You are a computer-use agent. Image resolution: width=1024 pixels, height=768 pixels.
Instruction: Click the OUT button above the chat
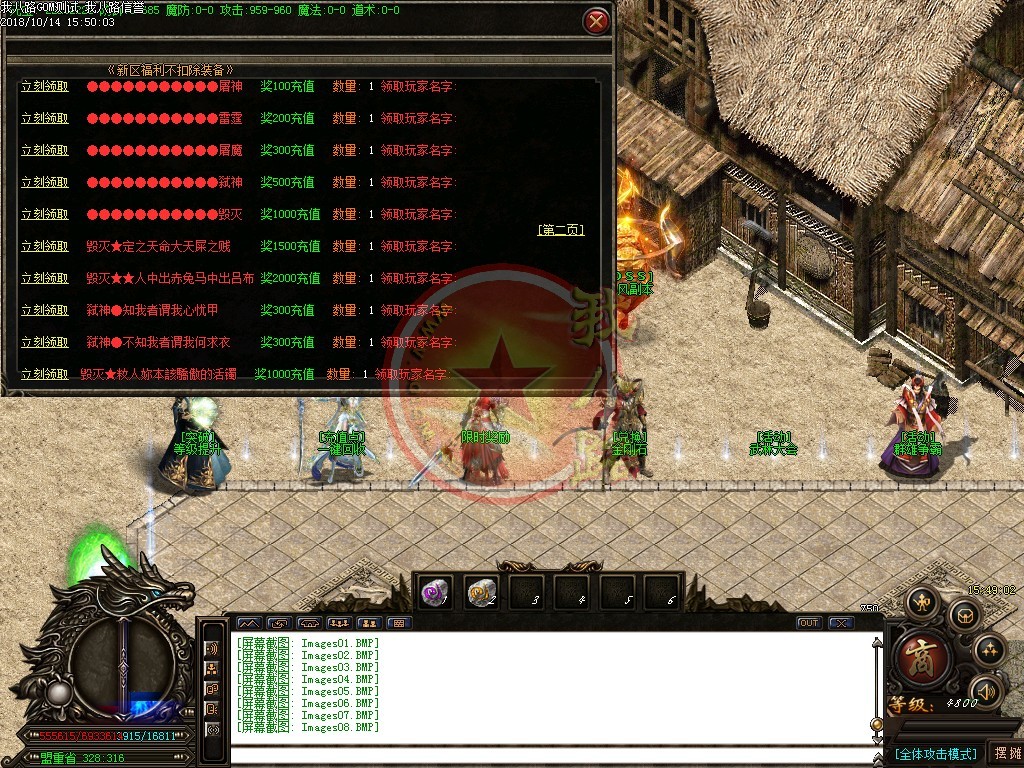[809, 623]
